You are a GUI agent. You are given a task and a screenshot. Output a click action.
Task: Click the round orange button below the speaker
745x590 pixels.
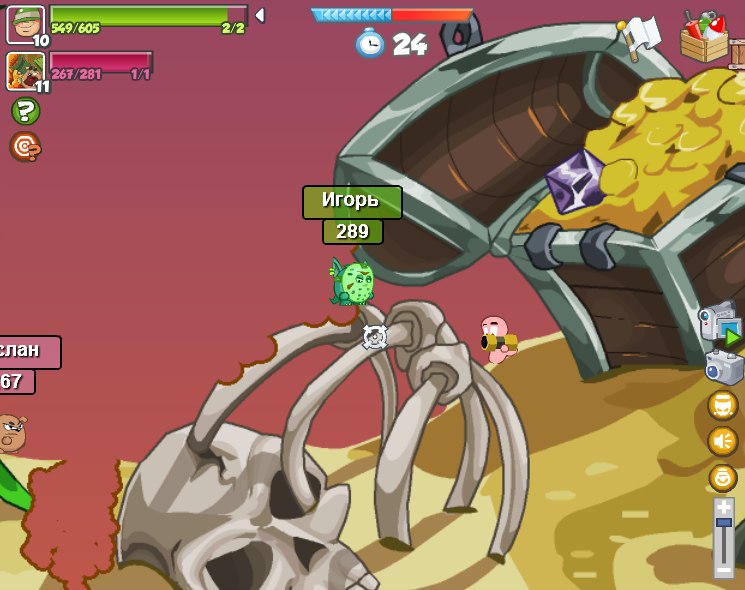[722, 477]
